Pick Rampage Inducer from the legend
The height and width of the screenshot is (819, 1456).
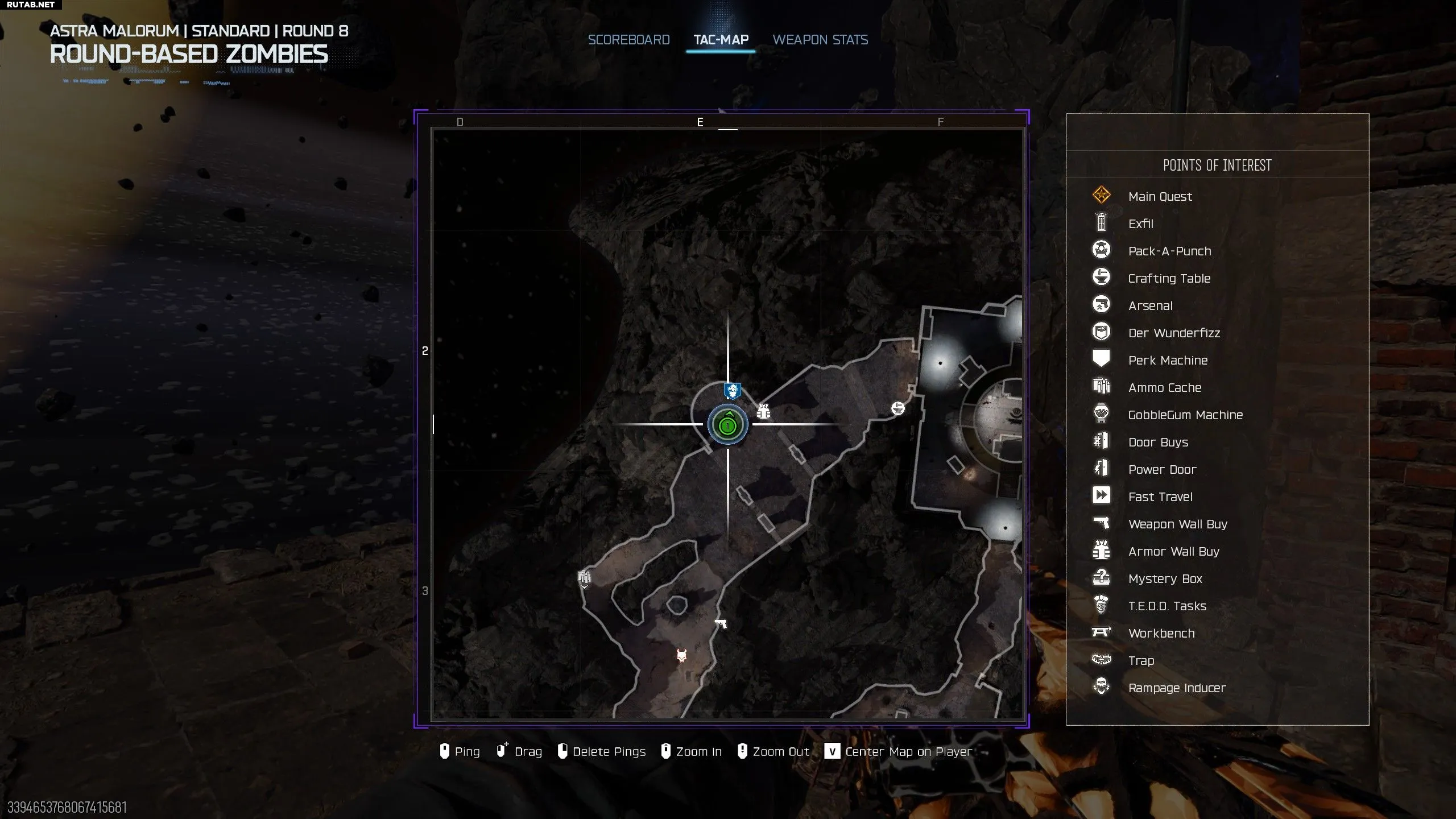click(1177, 688)
